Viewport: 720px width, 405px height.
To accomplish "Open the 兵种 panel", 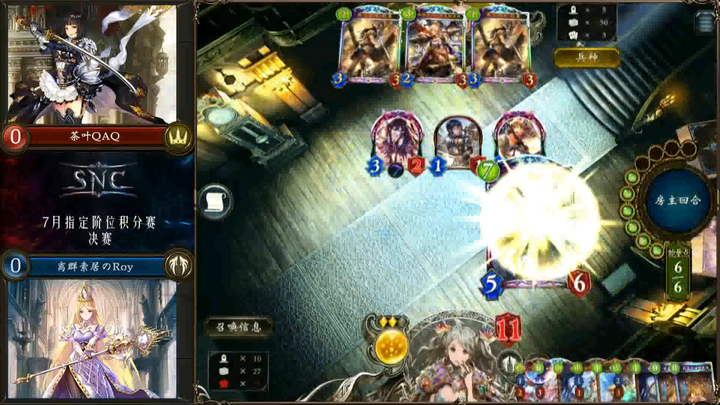I will [x=586, y=58].
